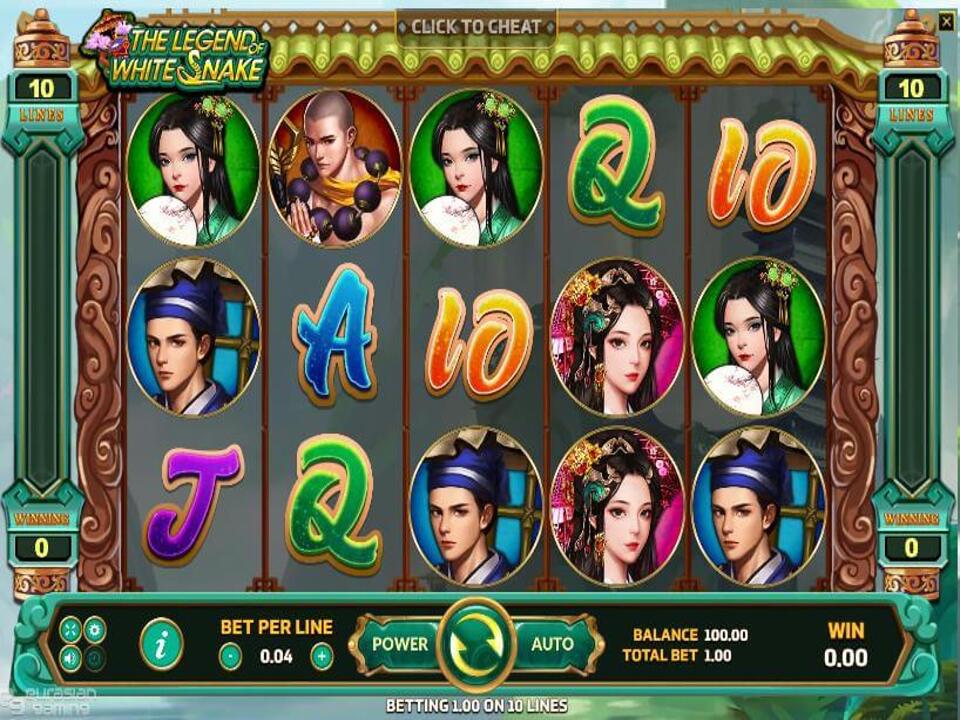Spin the reels with the center arrow button
Image resolution: width=960 pixels, height=720 pixels.
click(477, 645)
